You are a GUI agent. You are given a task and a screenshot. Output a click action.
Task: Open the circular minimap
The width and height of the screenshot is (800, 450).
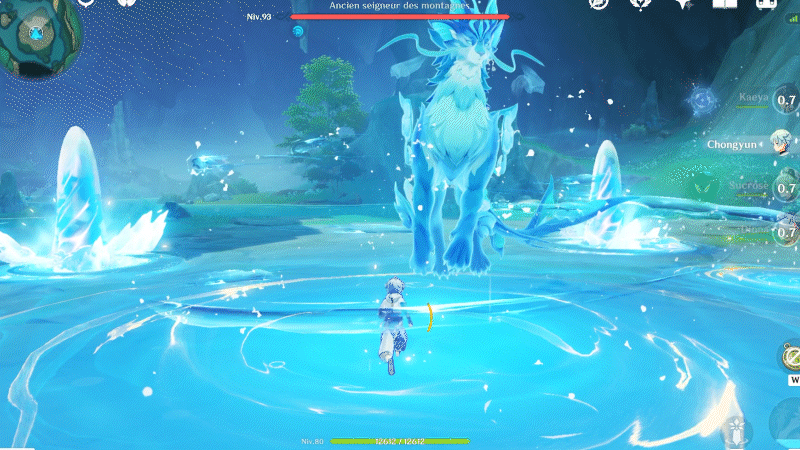pos(36,36)
